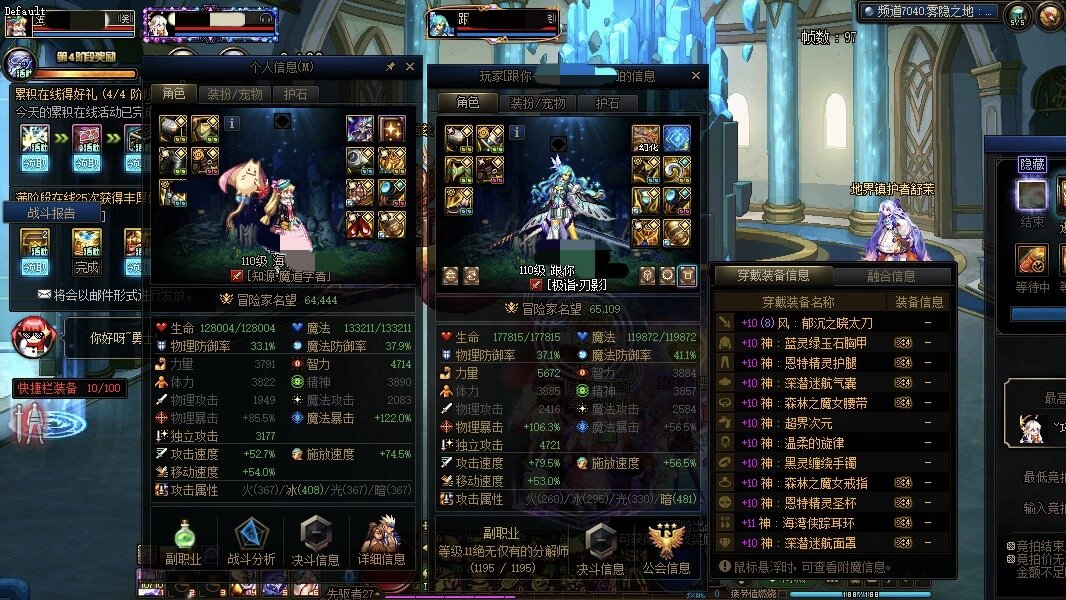Open 护石 tab in the other player's window
1066x600 pixels.
point(608,103)
